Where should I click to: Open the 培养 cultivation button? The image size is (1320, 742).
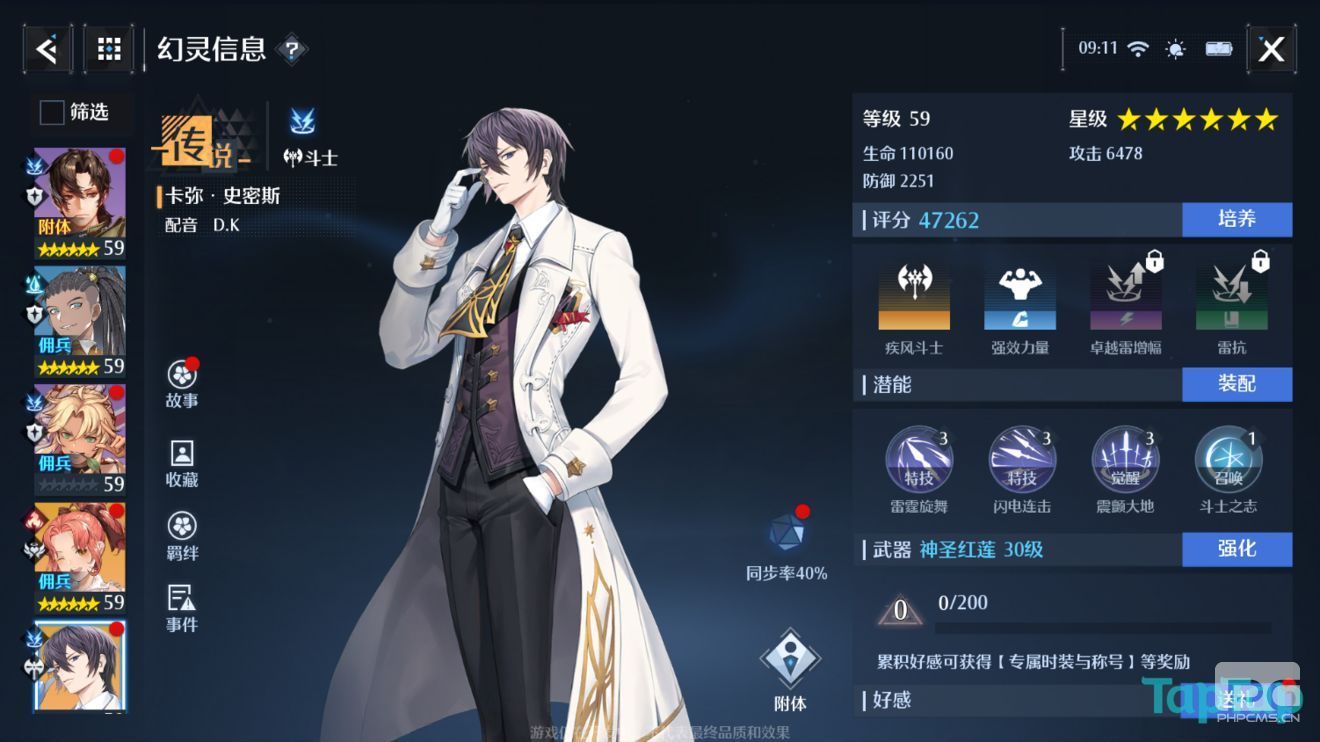[x=1237, y=220]
